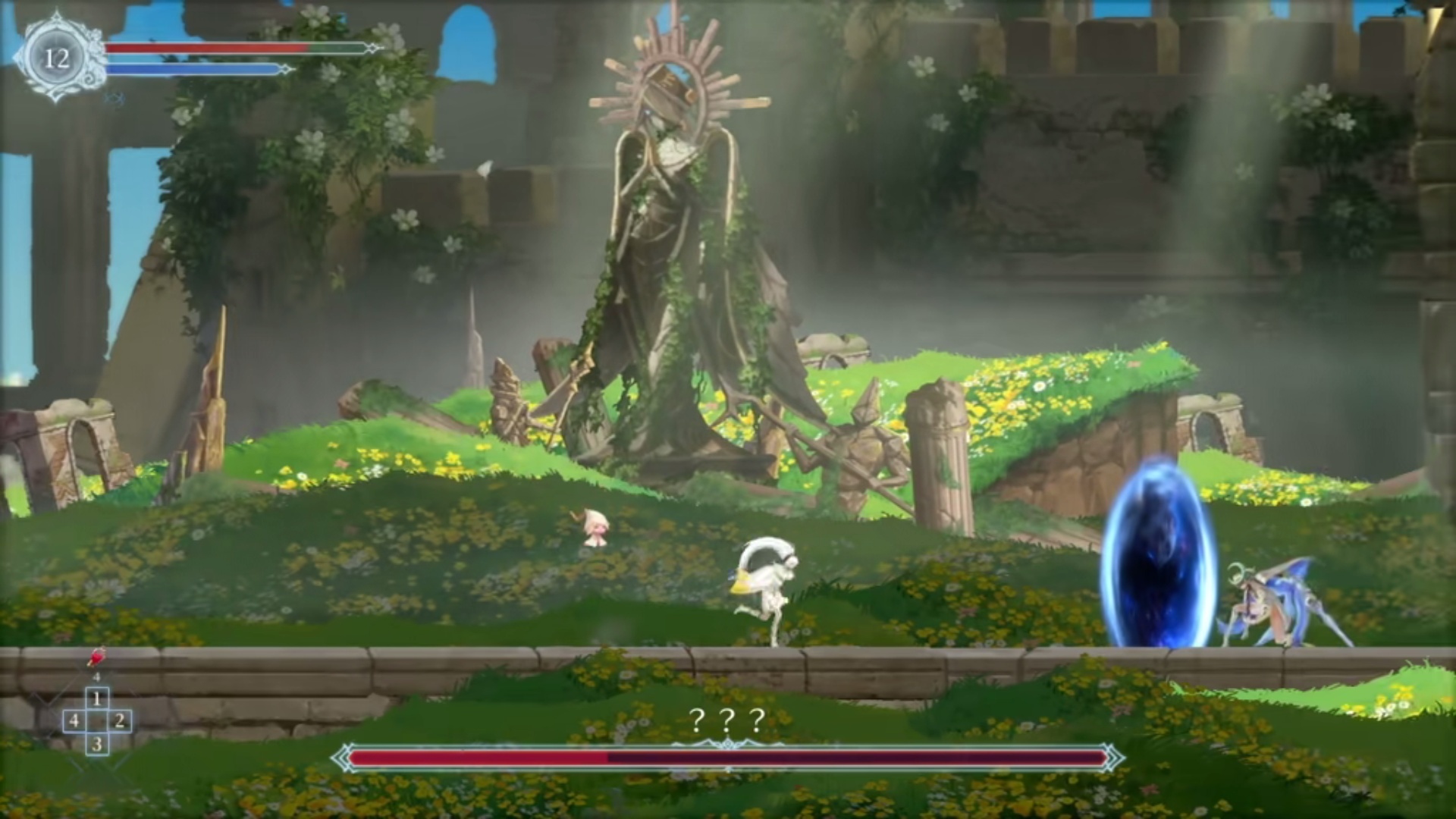Click the level 12 emblem
Image resolution: width=1456 pixels, height=819 pixels.
(57, 57)
